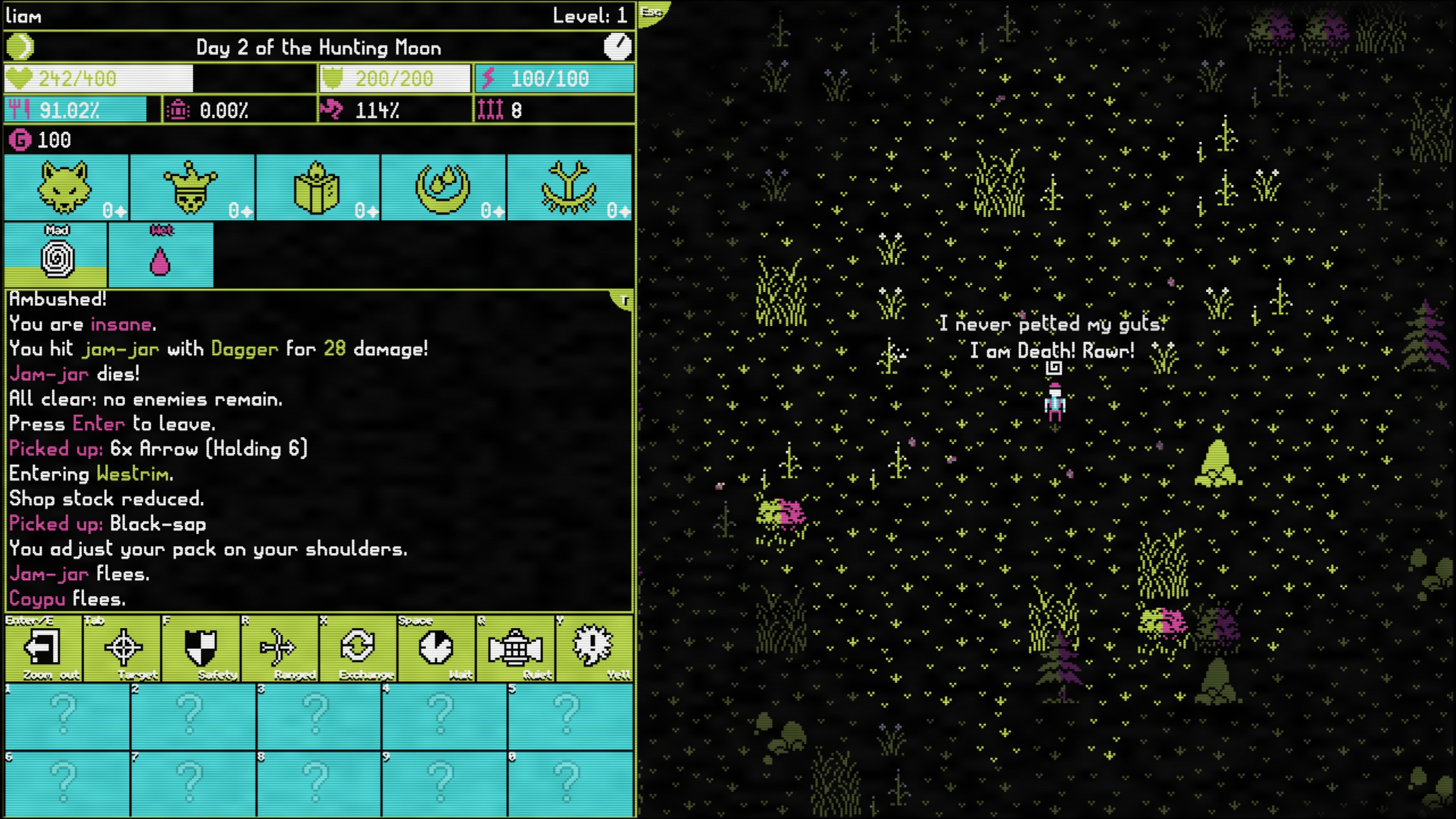1456x819 pixels.
Task: Click the Zoom out action button
Action: [43, 648]
